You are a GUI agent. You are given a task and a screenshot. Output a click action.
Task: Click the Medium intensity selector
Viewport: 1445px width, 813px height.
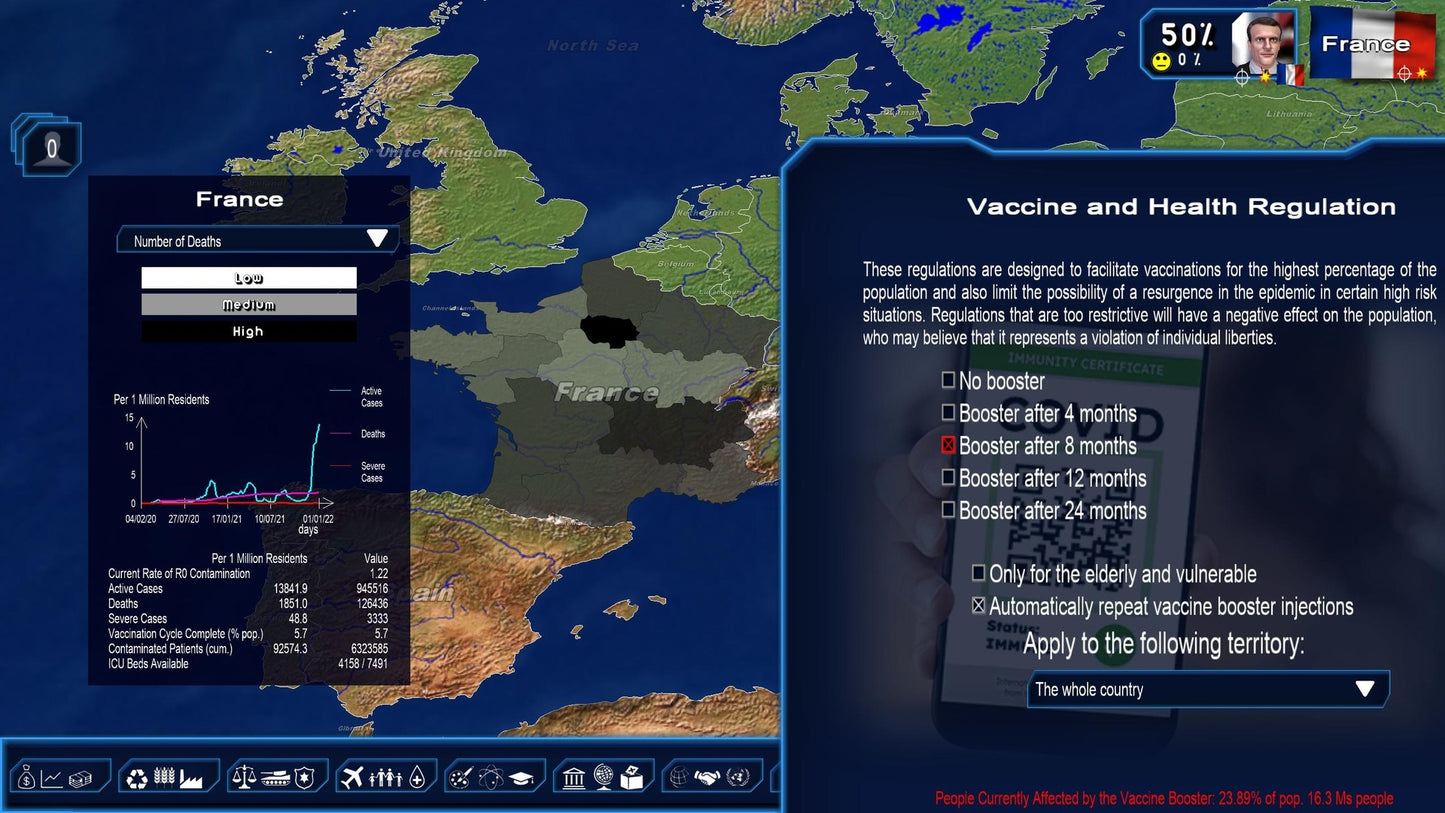(x=249, y=304)
